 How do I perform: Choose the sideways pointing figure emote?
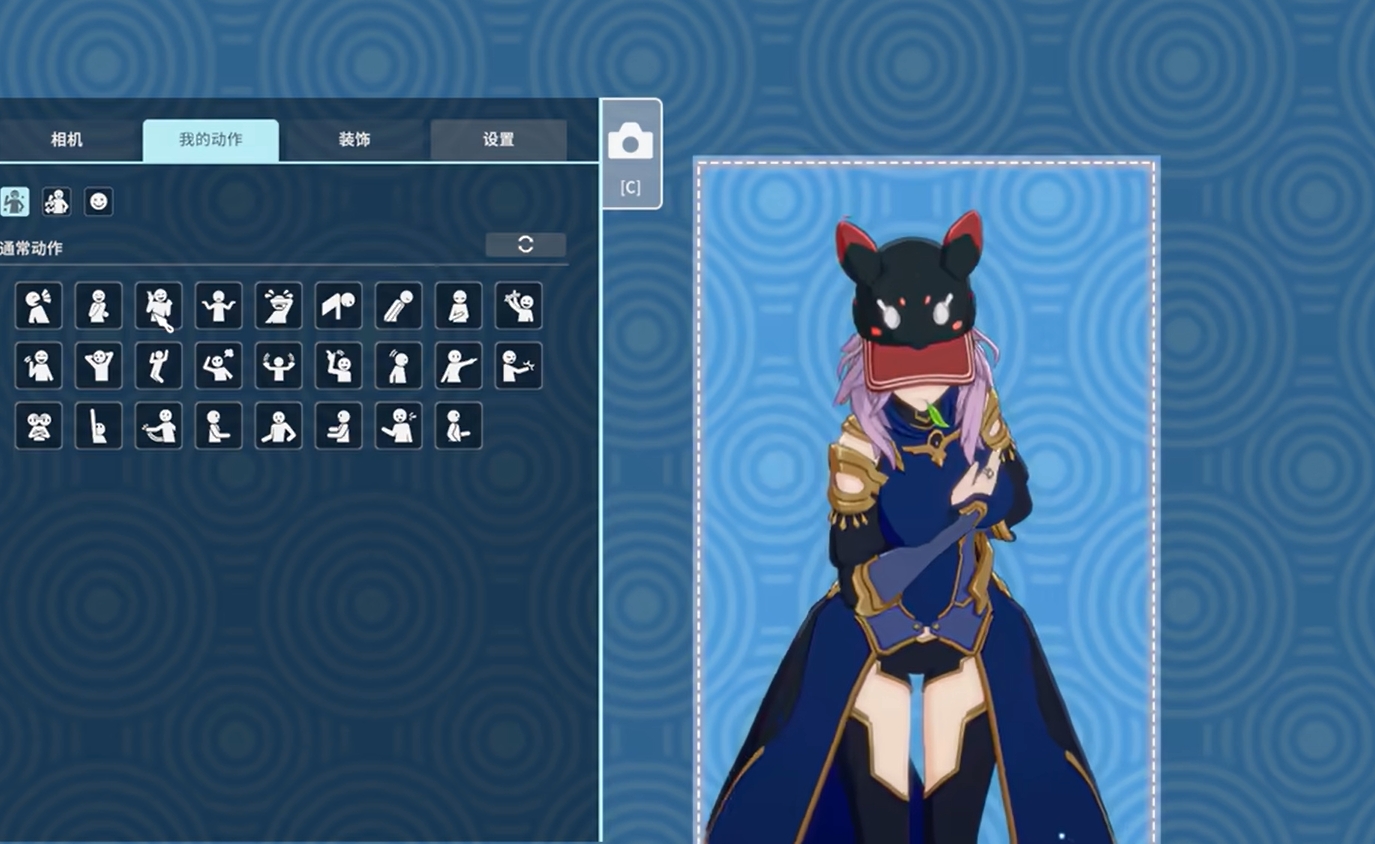pyautogui.click(x=459, y=366)
